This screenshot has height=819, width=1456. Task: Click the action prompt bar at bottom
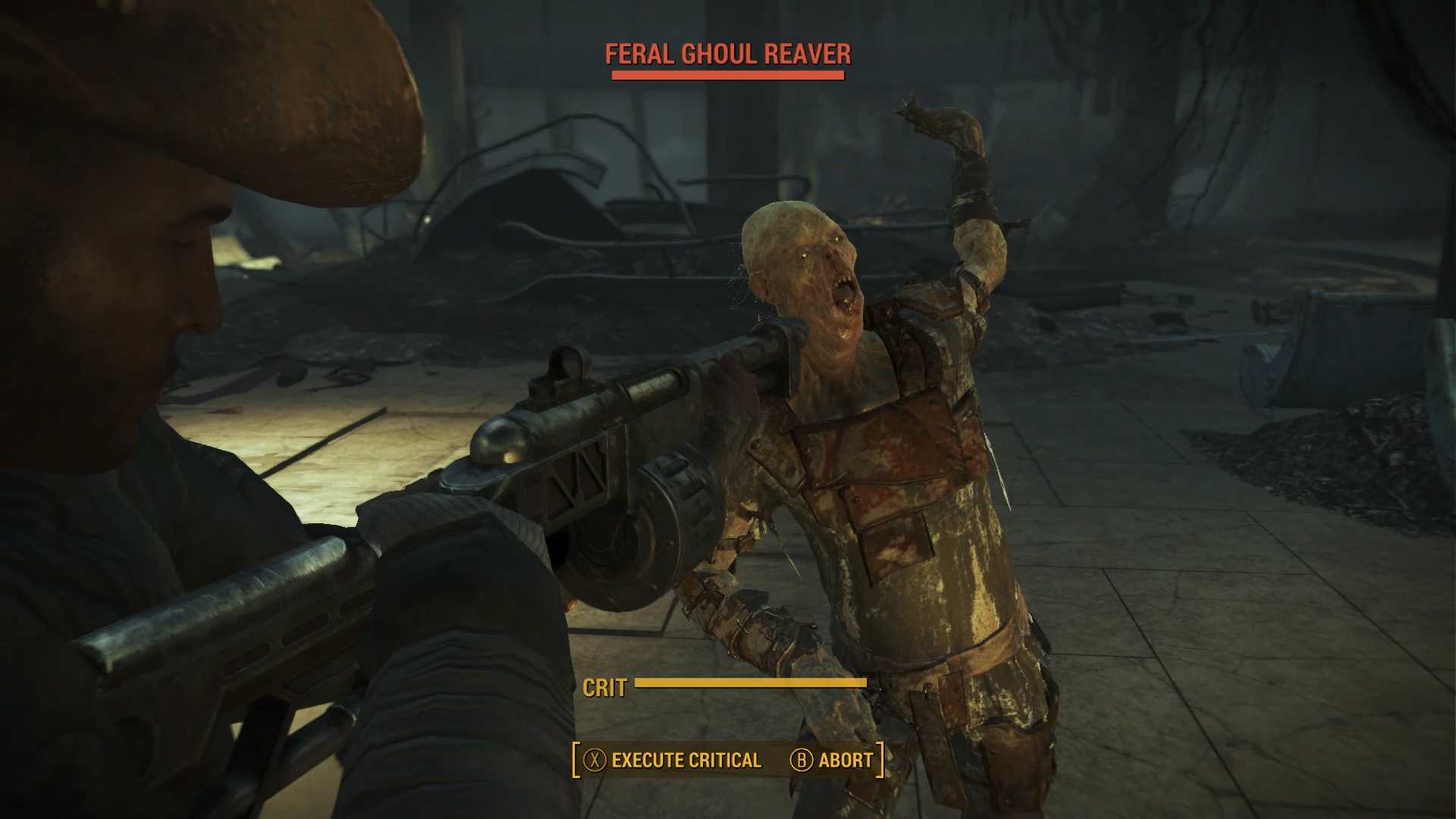pos(726,759)
